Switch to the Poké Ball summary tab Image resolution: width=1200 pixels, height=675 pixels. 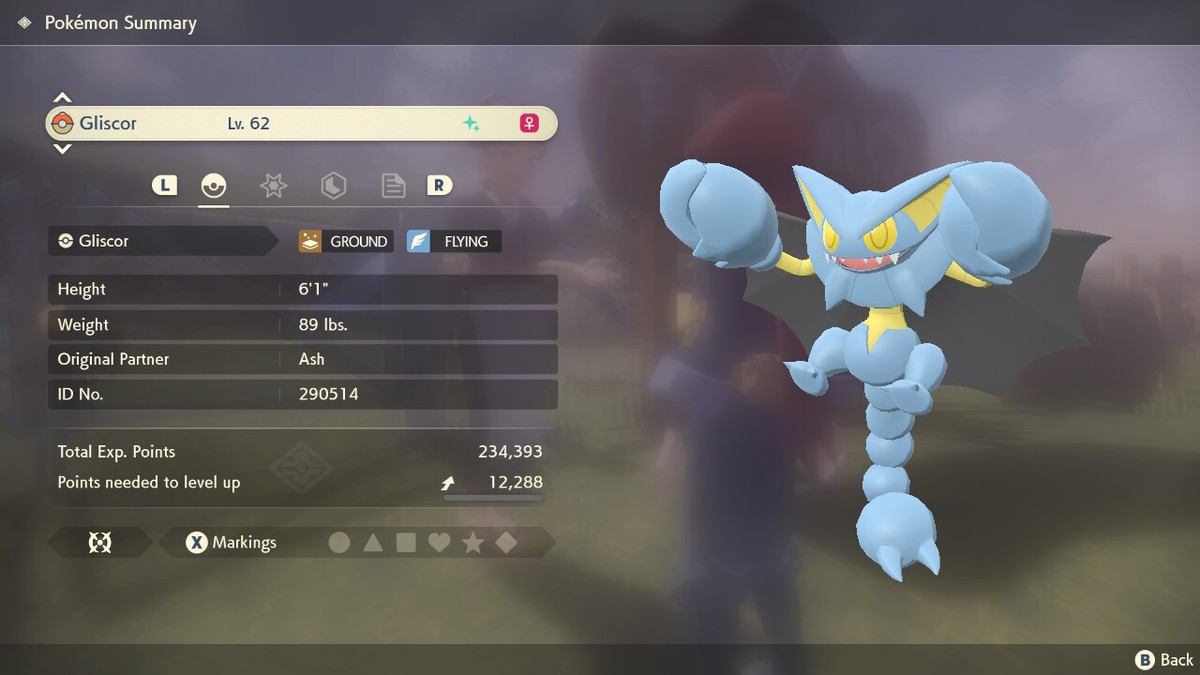(x=214, y=185)
